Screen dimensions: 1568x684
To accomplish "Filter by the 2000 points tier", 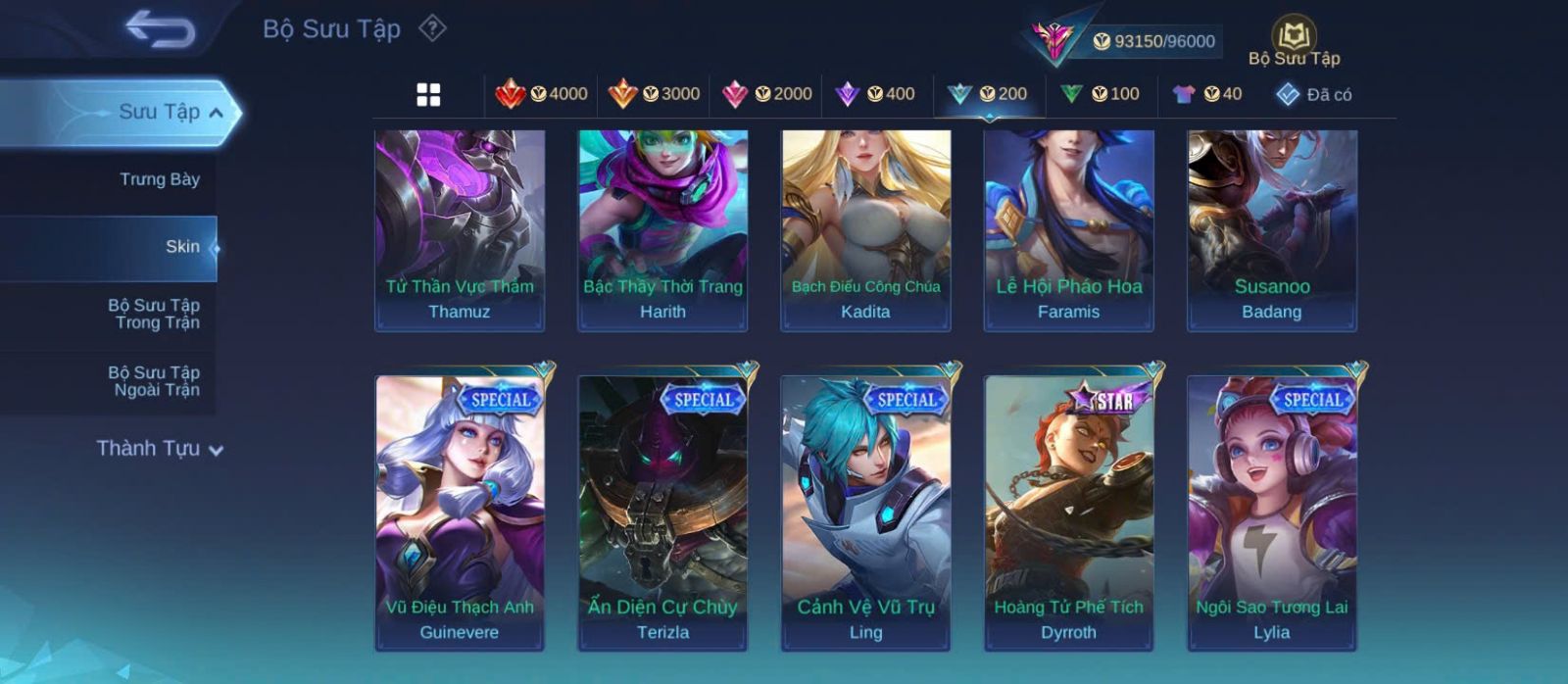I will tap(766, 94).
